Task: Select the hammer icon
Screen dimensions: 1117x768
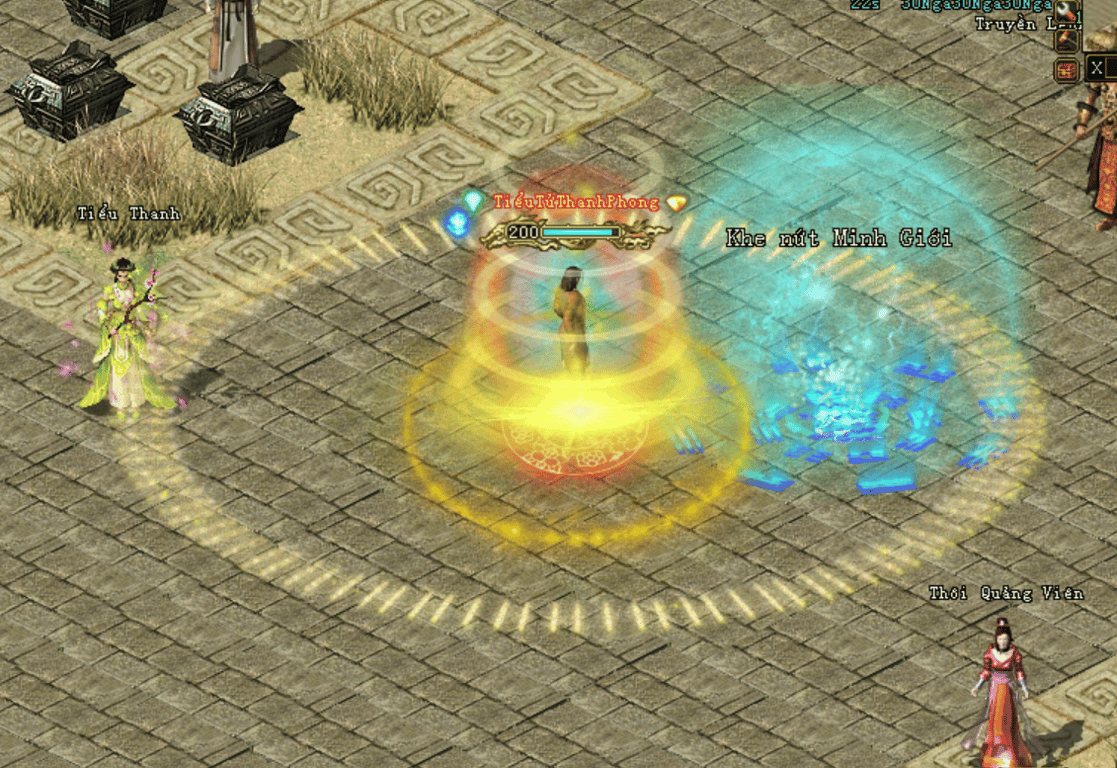Action: point(1067,41)
